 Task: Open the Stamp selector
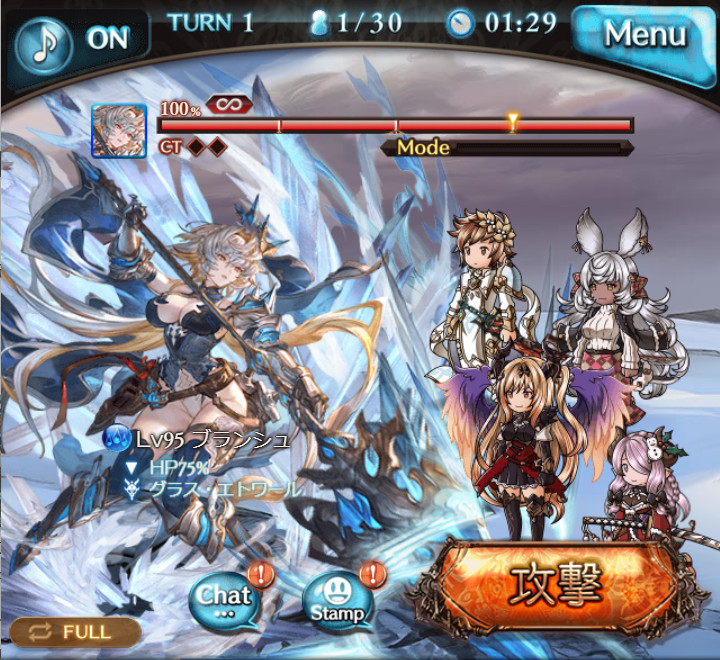point(336,600)
